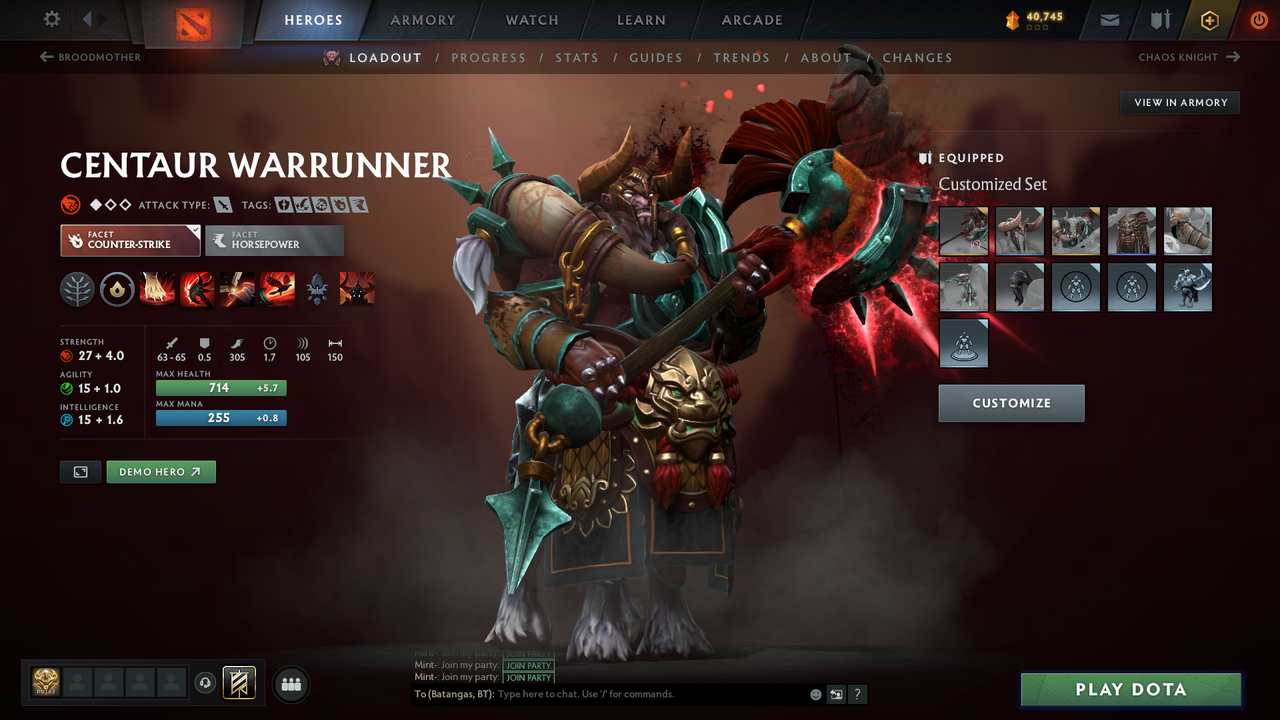Select the Counter-Strike facet
This screenshot has height=720, width=1280.
tap(130, 240)
